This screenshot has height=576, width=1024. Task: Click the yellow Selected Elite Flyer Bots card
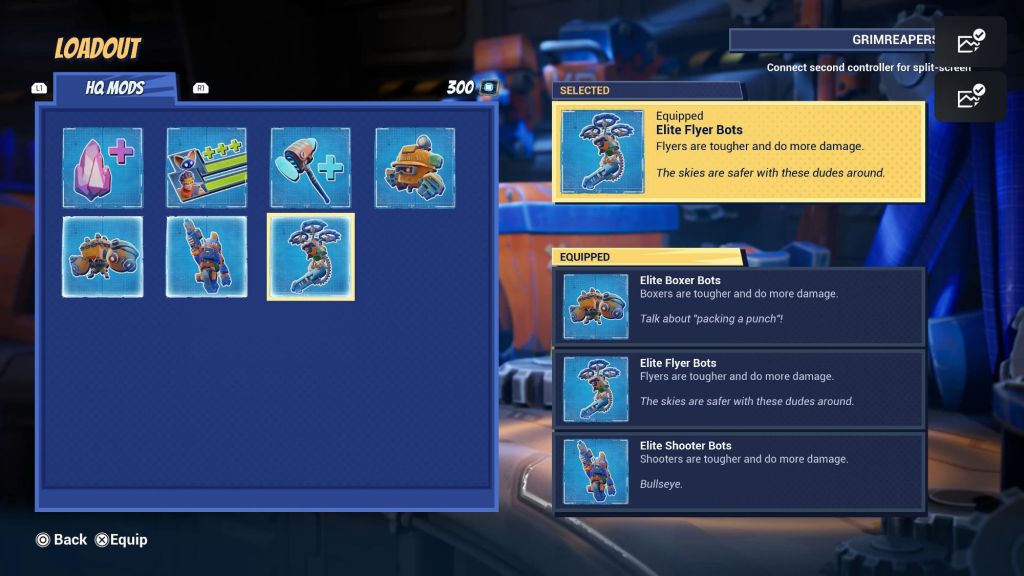click(738, 151)
